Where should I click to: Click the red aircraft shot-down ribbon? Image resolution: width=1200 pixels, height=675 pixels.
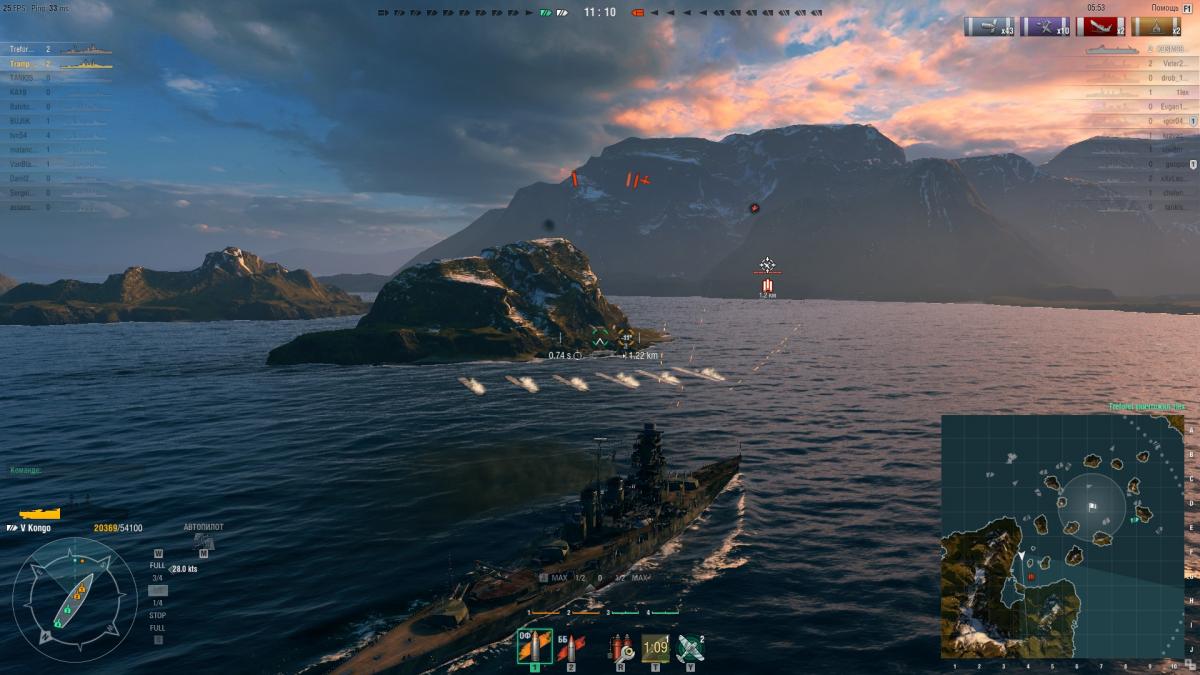[x=1100, y=27]
